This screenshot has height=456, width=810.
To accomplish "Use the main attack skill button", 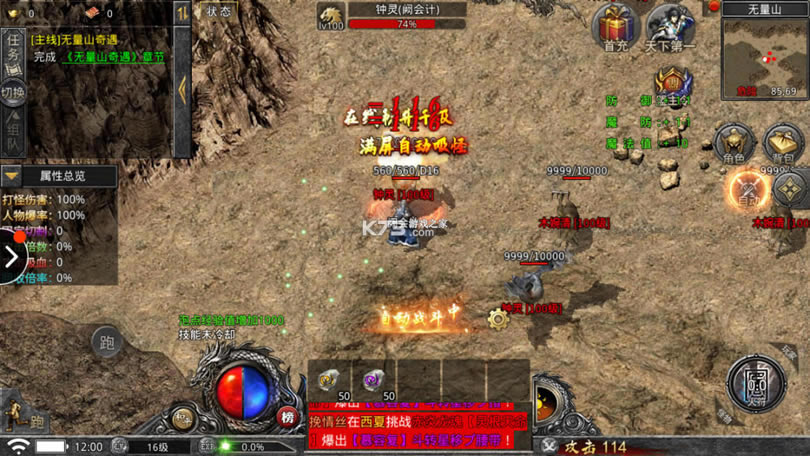I will point(756,382).
